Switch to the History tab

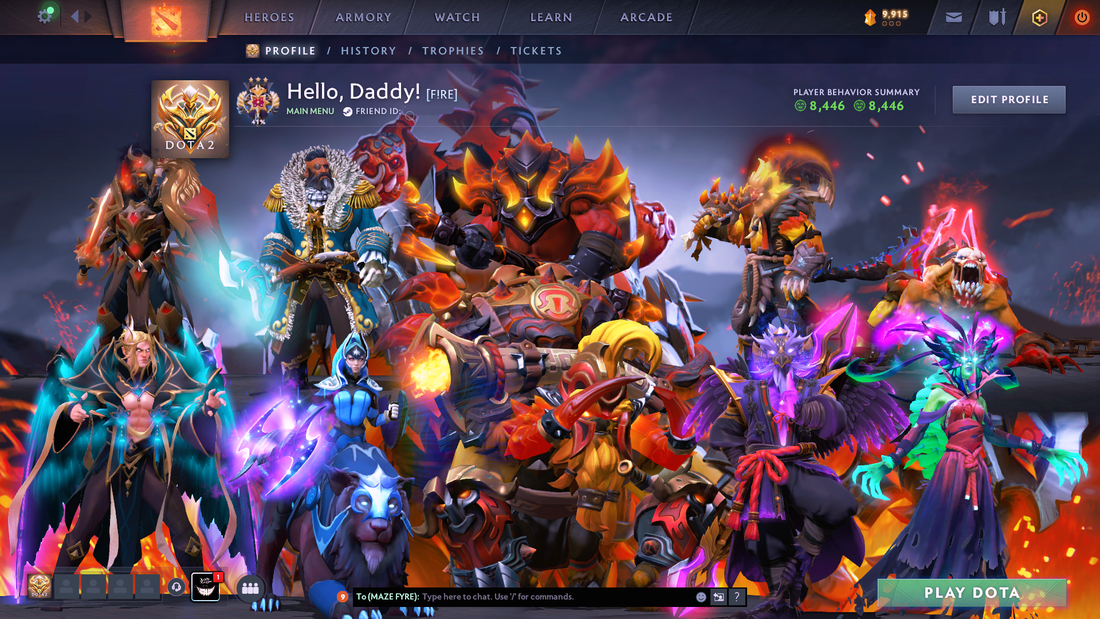pyautogui.click(x=368, y=51)
